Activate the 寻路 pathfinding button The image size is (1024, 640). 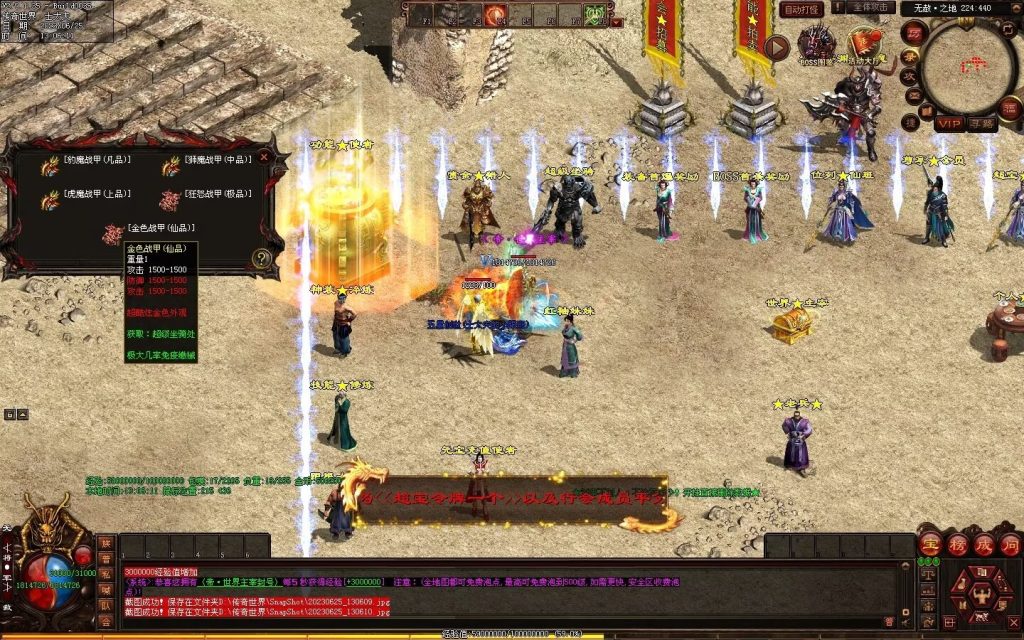point(983,124)
